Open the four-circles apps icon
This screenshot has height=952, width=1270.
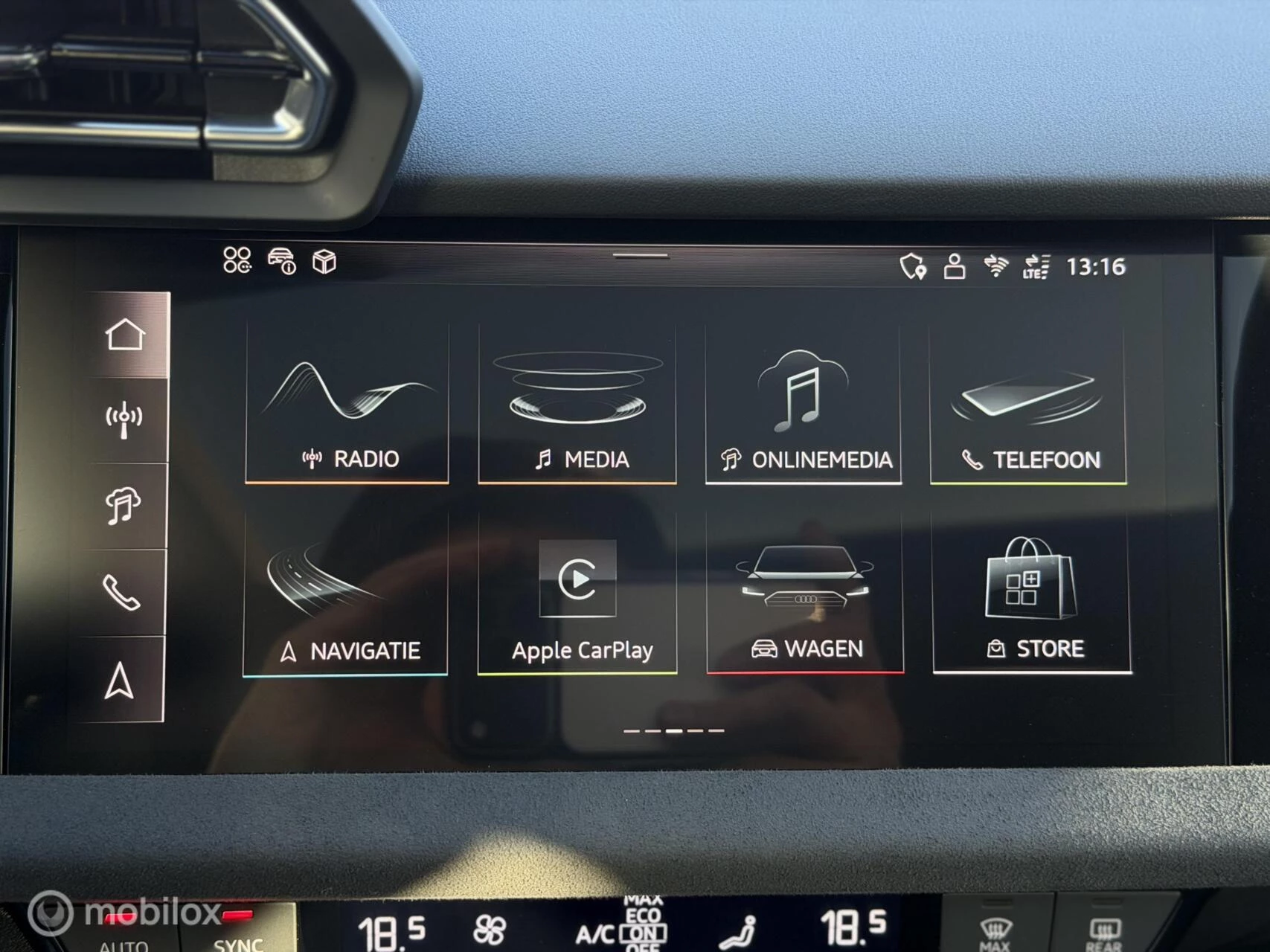click(x=237, y=260)
